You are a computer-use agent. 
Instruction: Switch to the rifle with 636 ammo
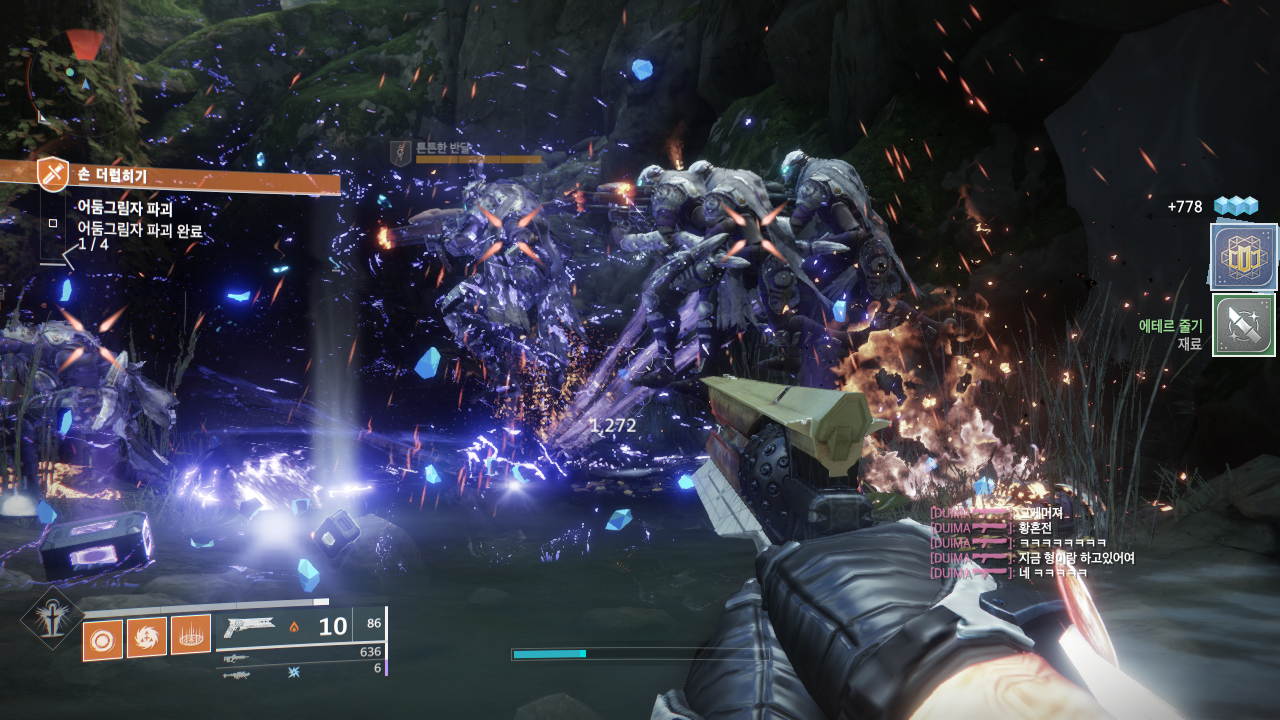236,657
